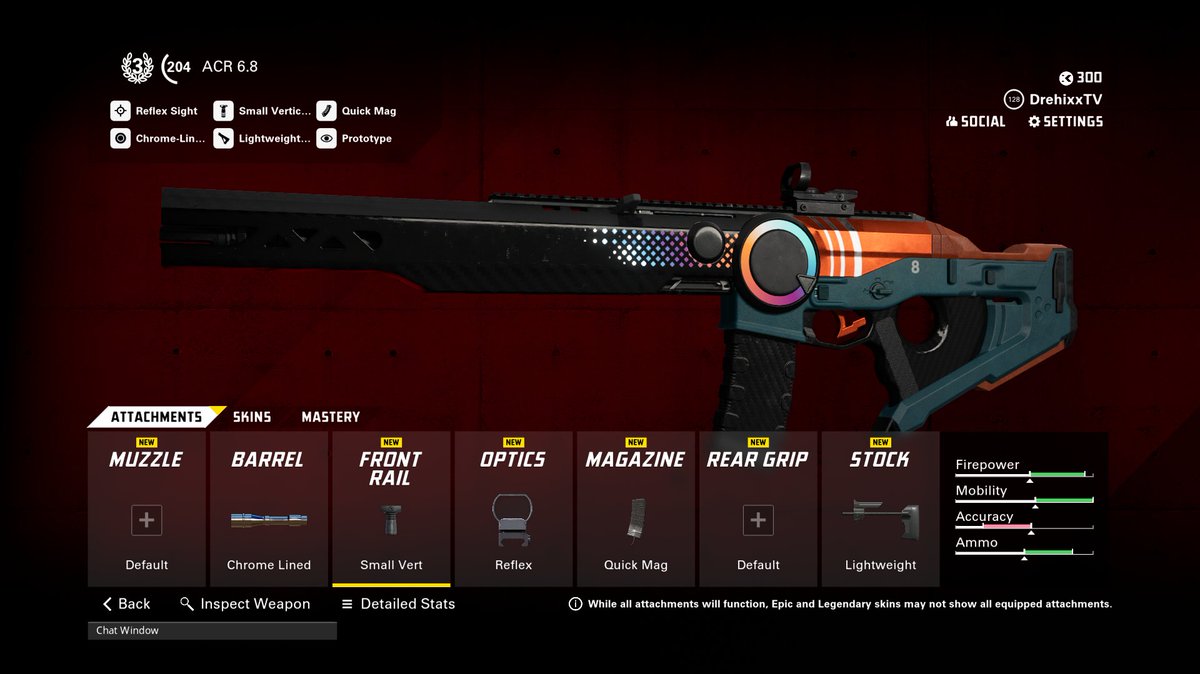The width and height of the screenshot is (1200, 674).
Task: Select the Front Rail Small Vert slot
Action: tap(391, 509)
